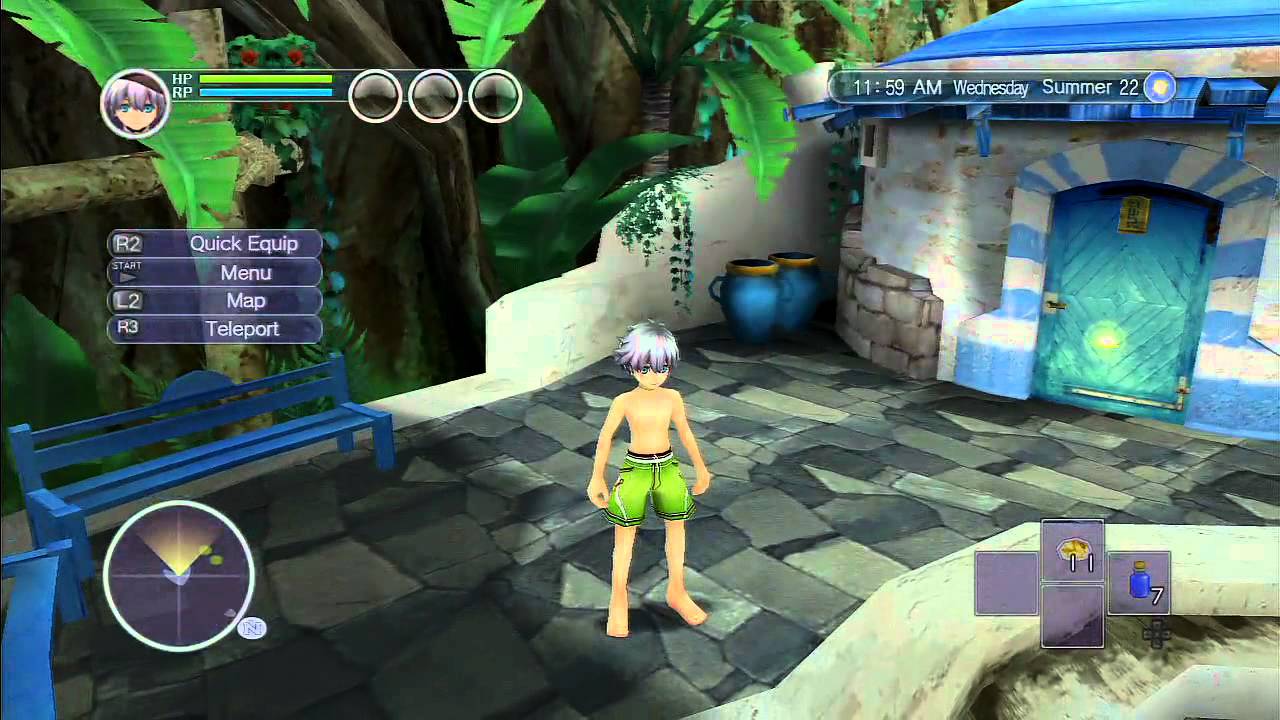Choose the Teleport option
The image size is (1280, 720).
pyautogui.click(x=215, y=328)
